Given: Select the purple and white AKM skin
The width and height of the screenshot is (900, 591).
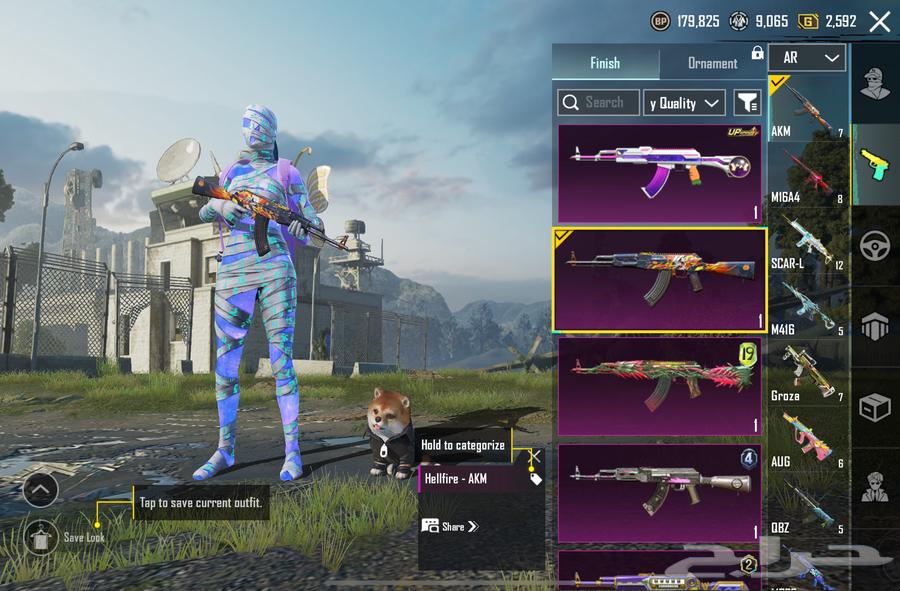Looking at the screenshot, I should (659, 172).
